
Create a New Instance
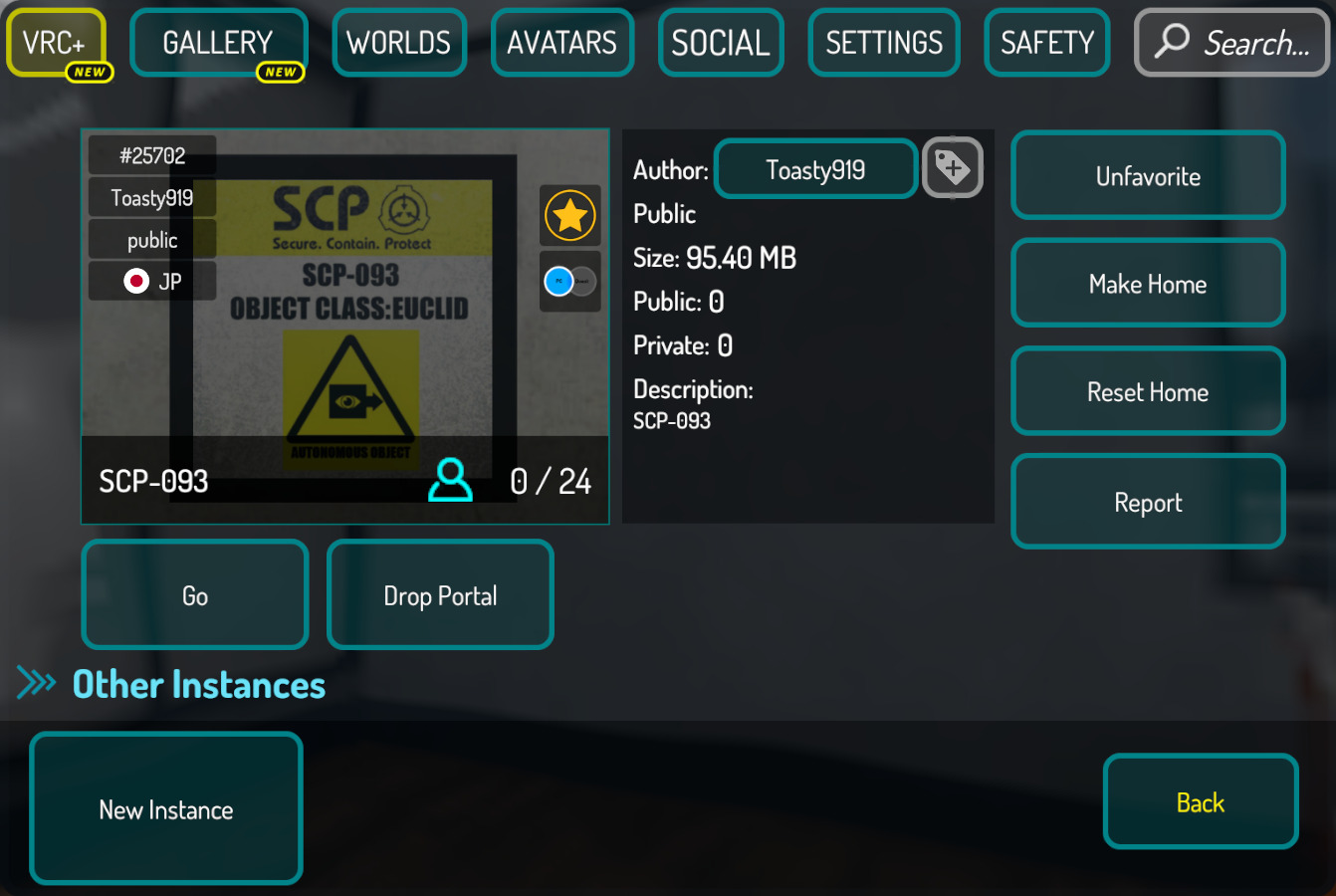[166, 809]
